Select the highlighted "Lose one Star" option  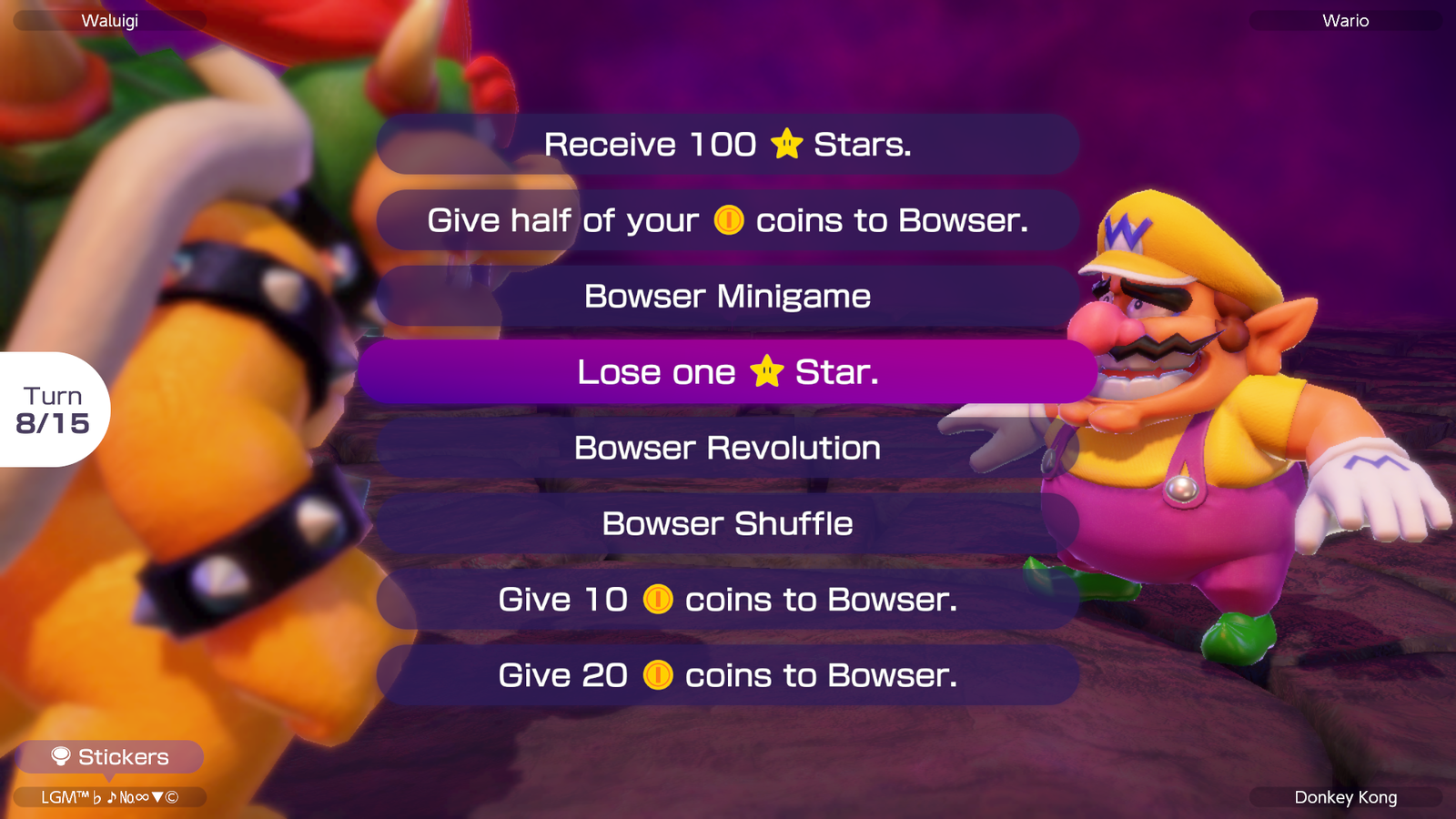point(728,371)
